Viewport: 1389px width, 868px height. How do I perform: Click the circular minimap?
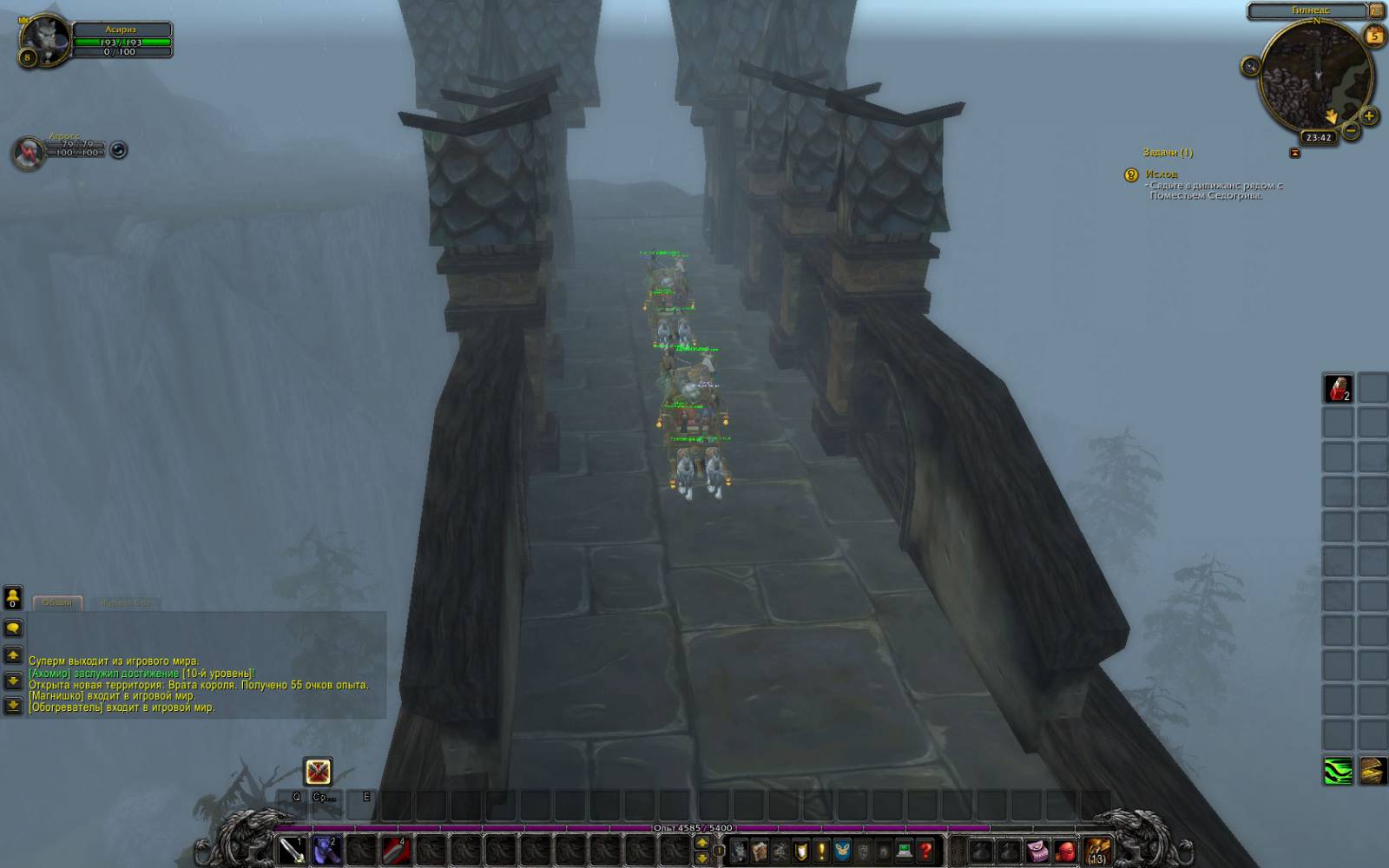(1315, 76)
